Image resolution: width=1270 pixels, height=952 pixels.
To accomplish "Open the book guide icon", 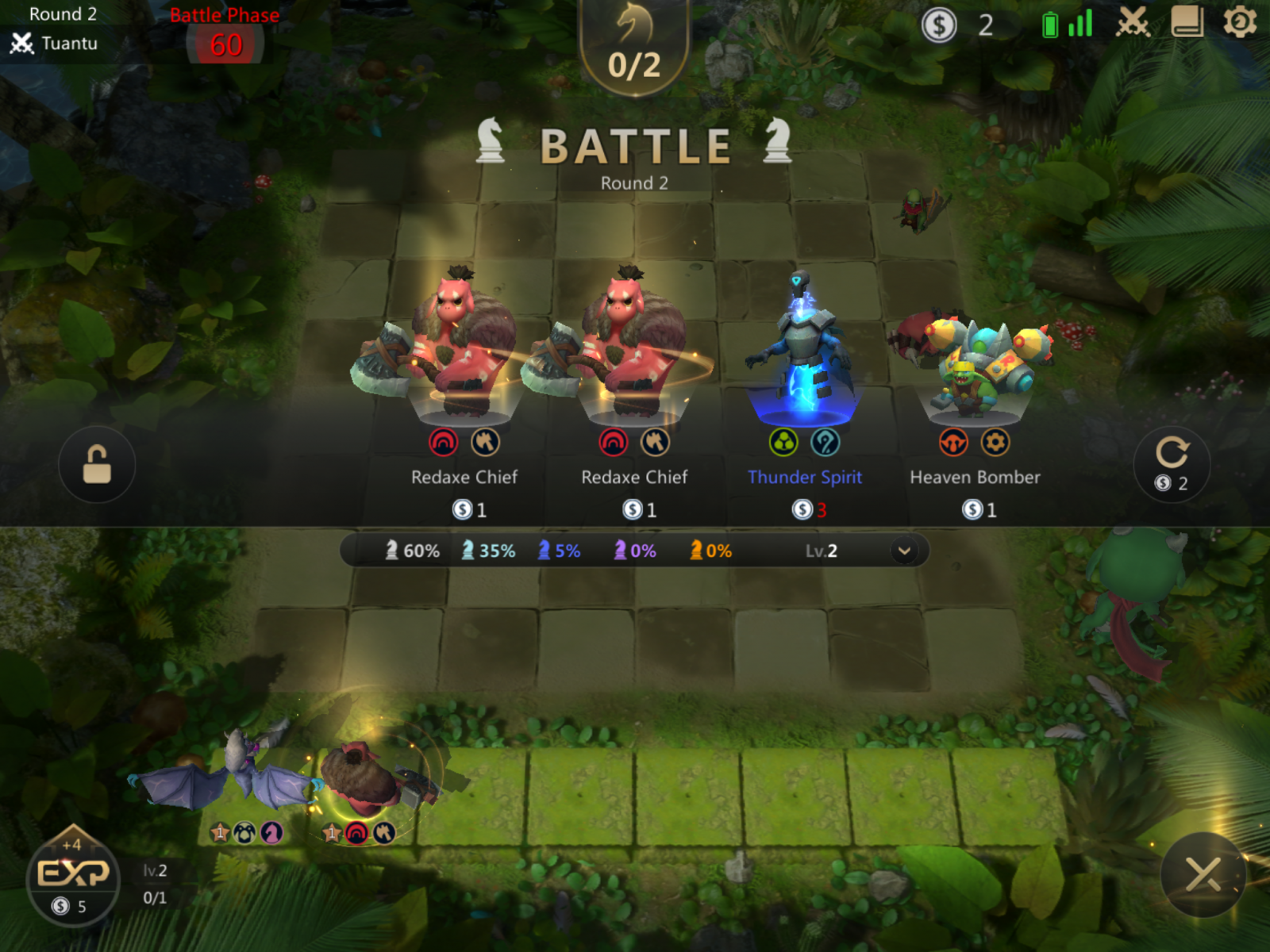I will pos(1187,23).
